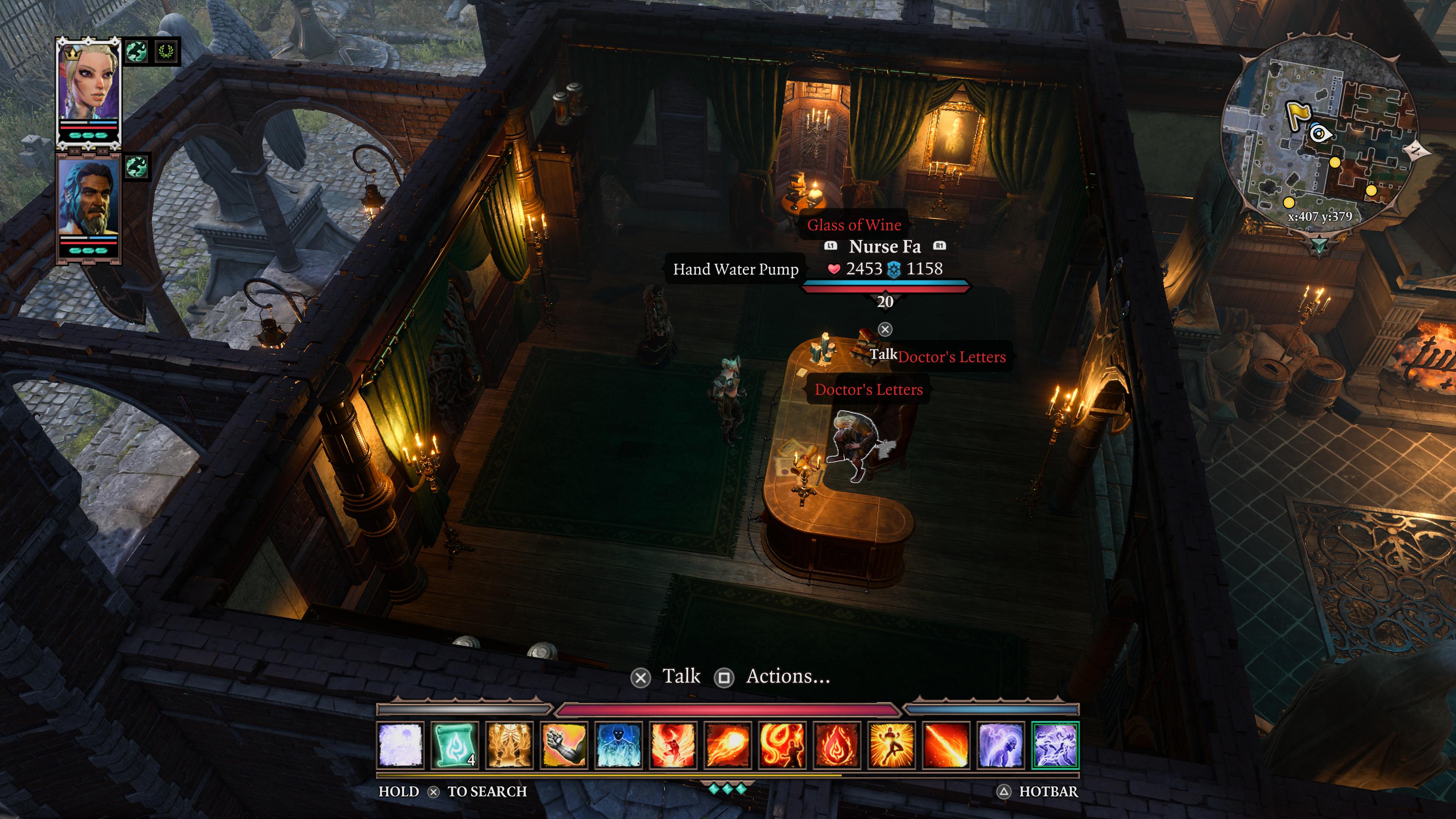Select the purple winged hunched figure skill
The height and width of the screenshot is (819, 1456).
point(1001,745)
